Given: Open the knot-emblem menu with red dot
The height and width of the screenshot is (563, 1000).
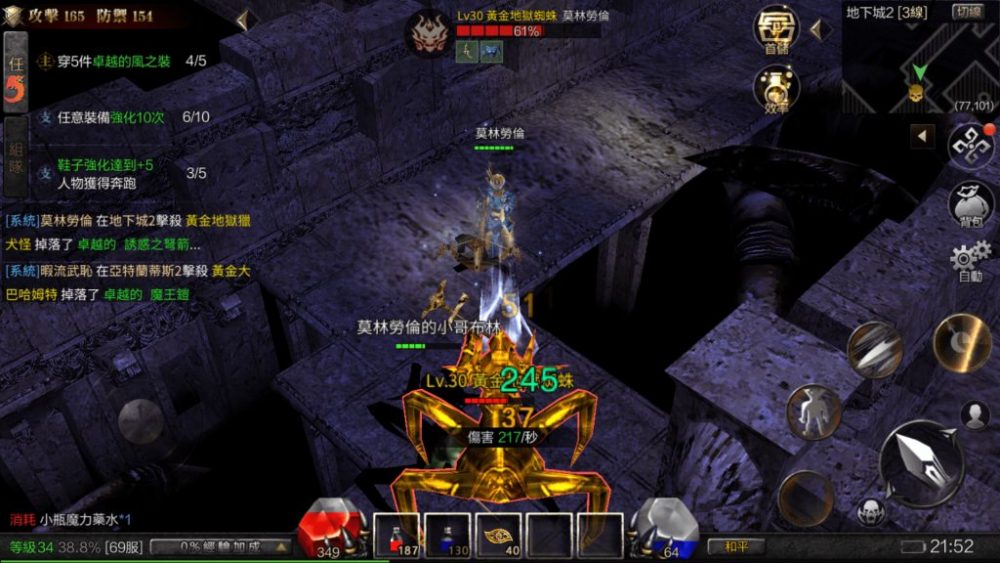Looking at the screenshot, I should click(x=970, y=145).
